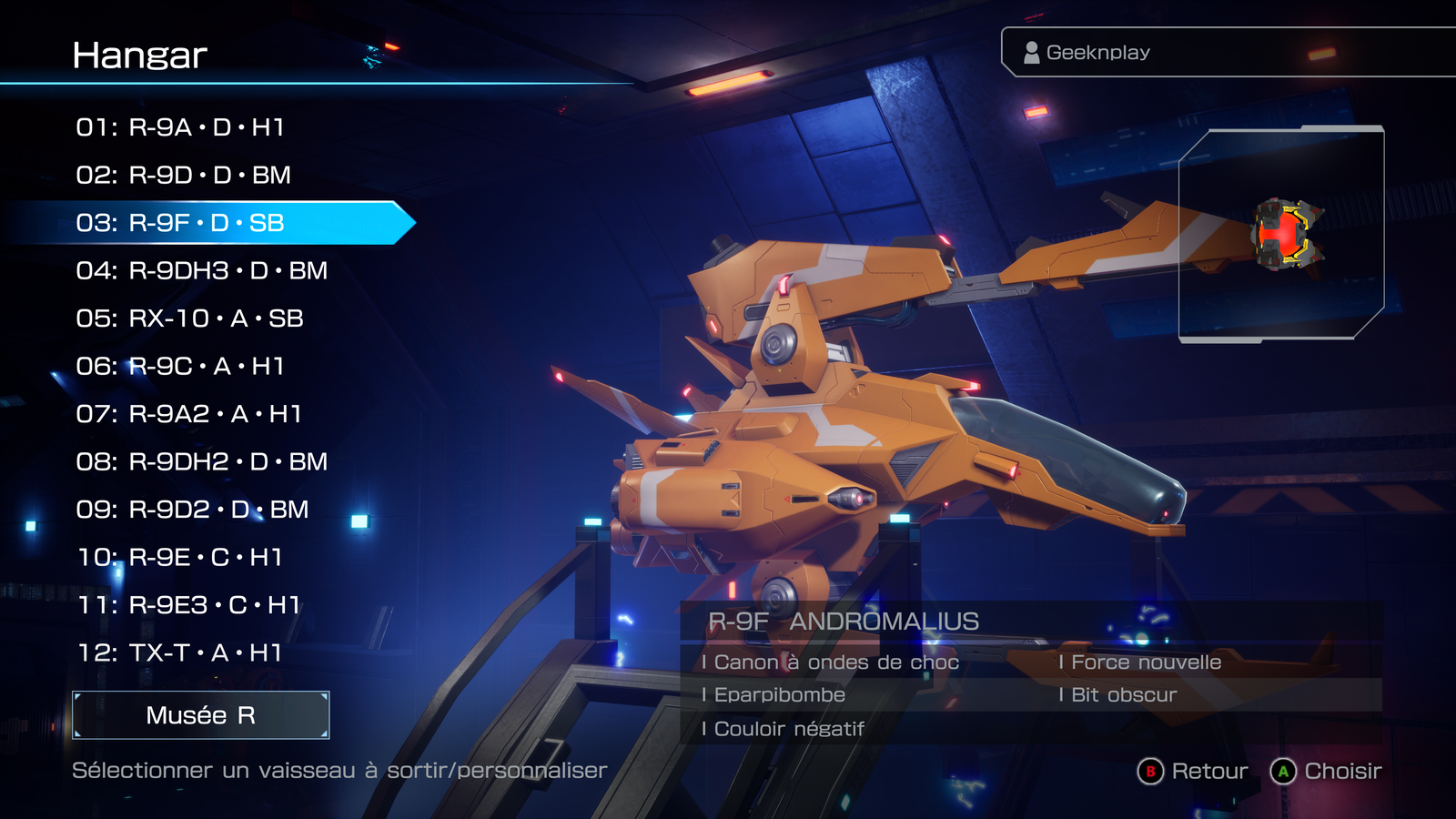
Task: Choose the 02: R-9D hangar entry
Action: click(x=183, y=175)
